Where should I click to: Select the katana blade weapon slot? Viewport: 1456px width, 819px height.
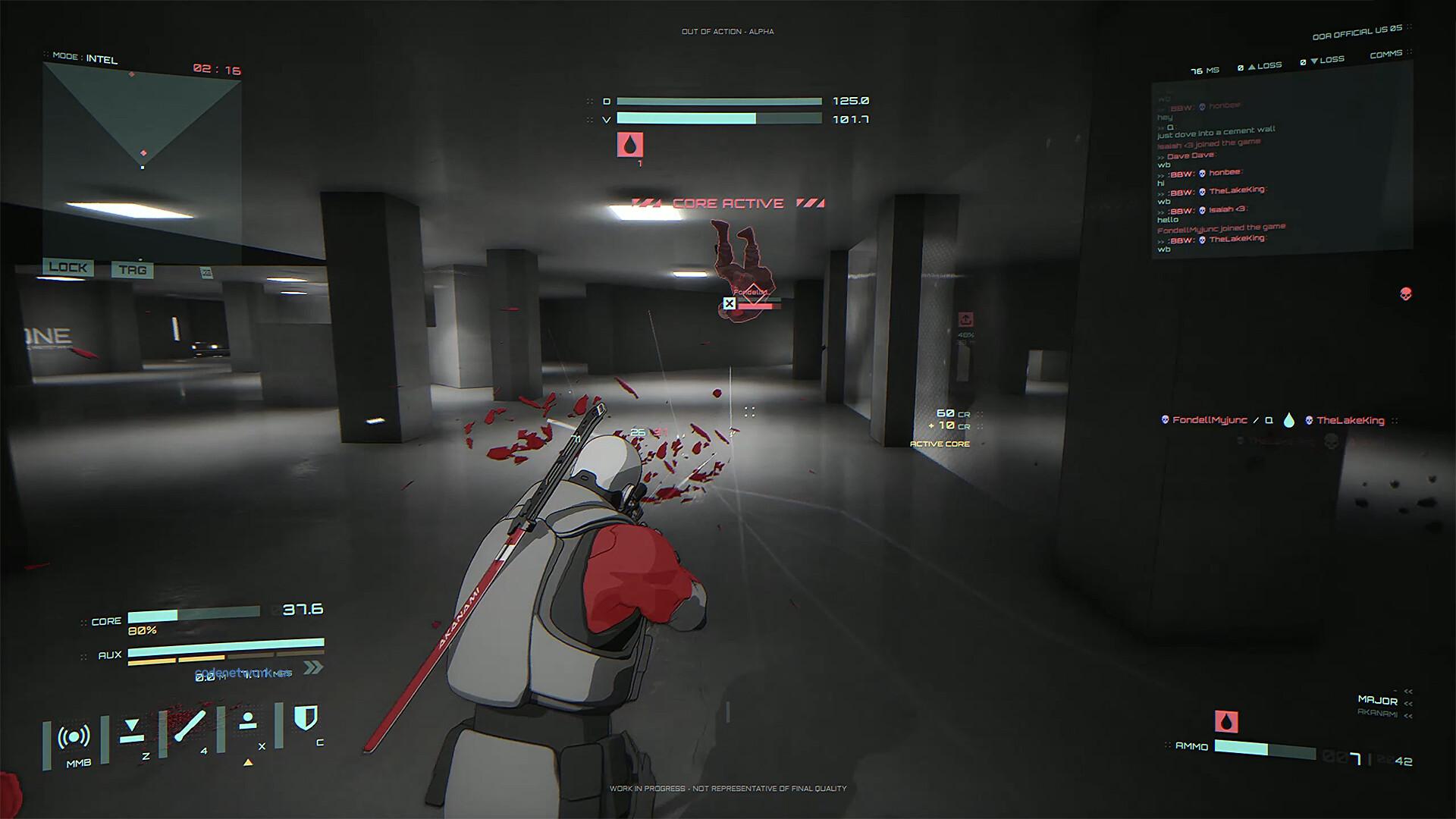click(190, 726)
